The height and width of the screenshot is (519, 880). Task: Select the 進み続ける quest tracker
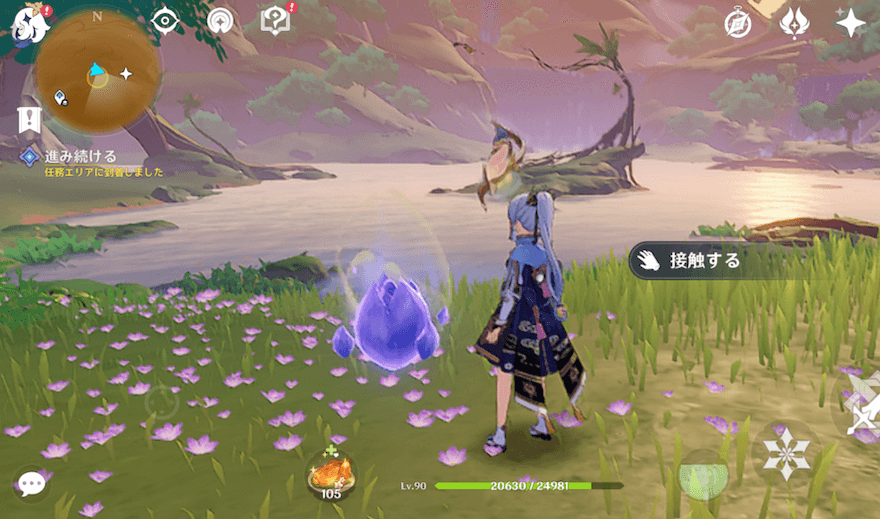click(x=80, y=157)
